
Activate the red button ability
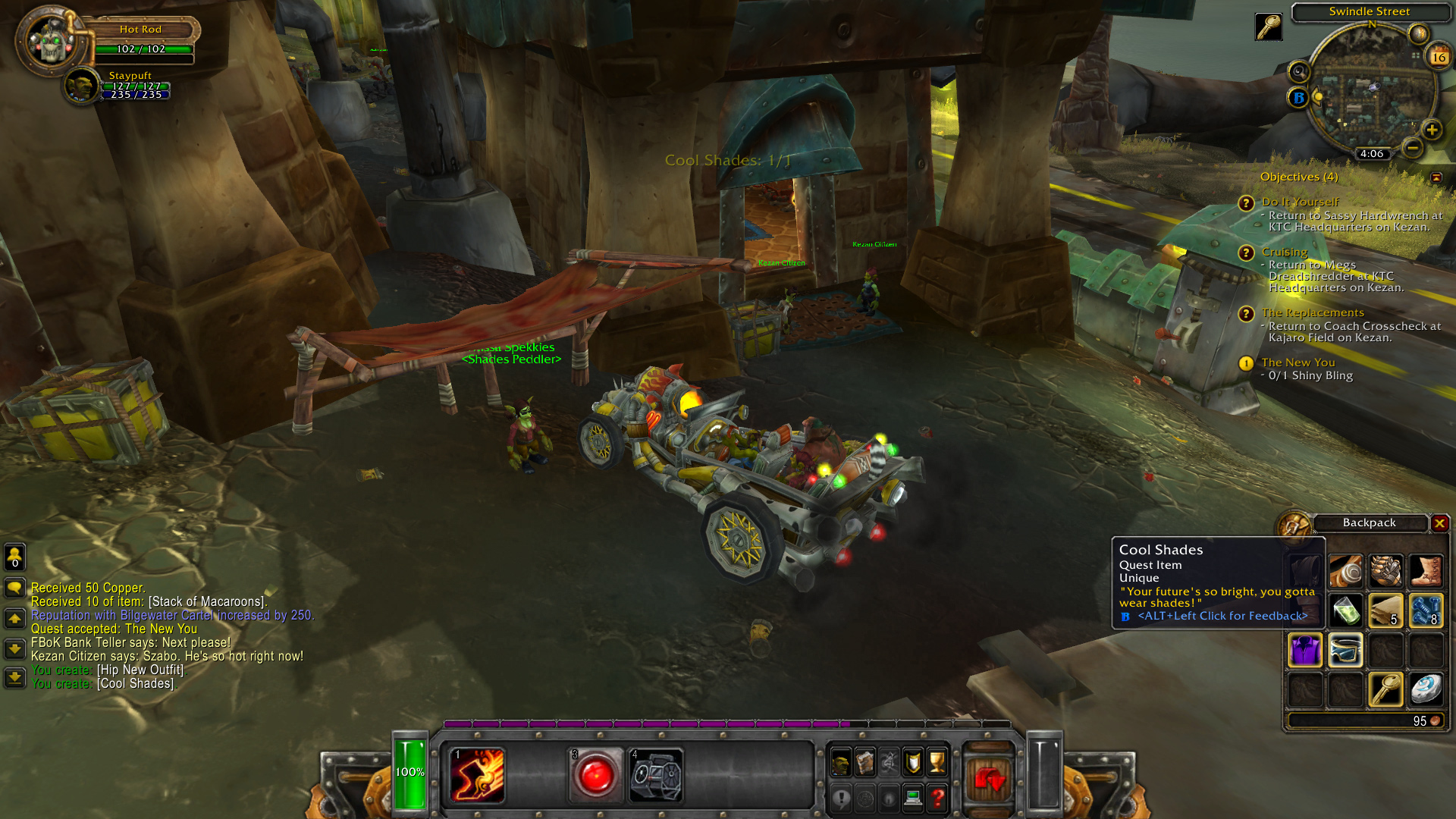click(x=595, y=776)
